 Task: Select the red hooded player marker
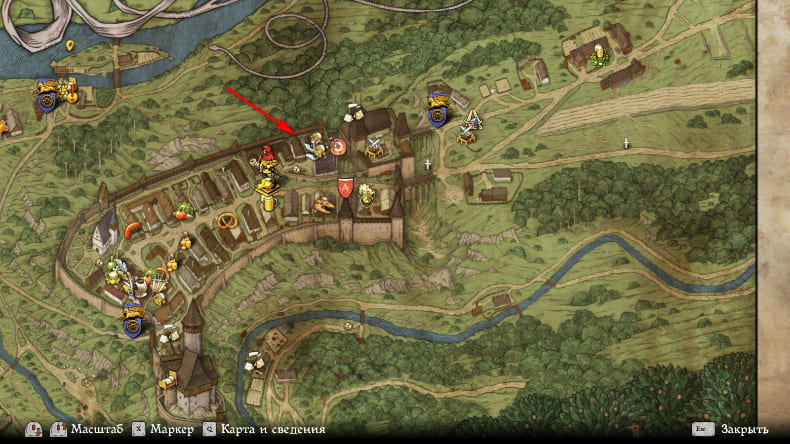[267, 158]
